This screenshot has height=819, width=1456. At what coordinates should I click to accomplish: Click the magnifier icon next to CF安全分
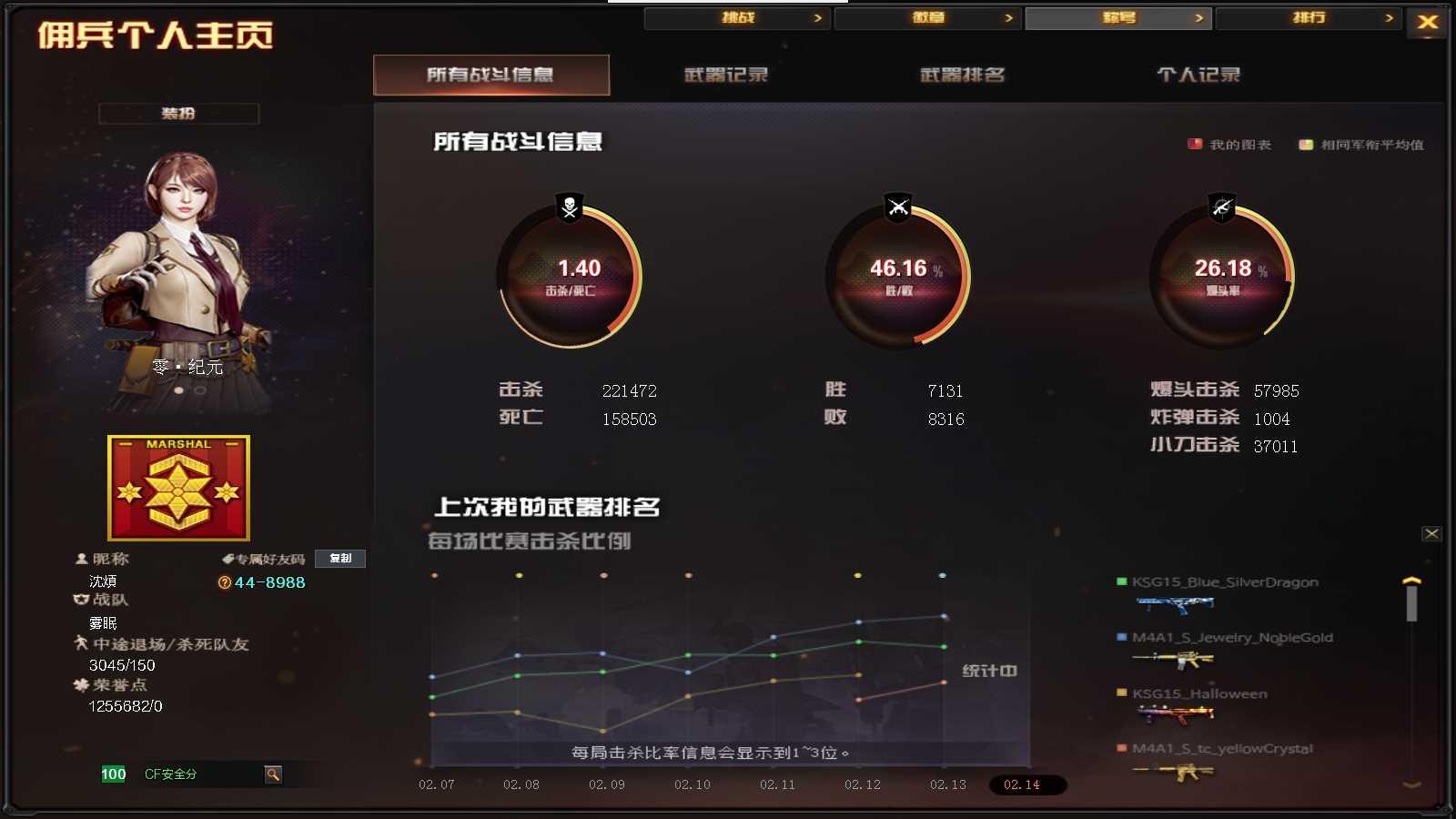point(272,775)
